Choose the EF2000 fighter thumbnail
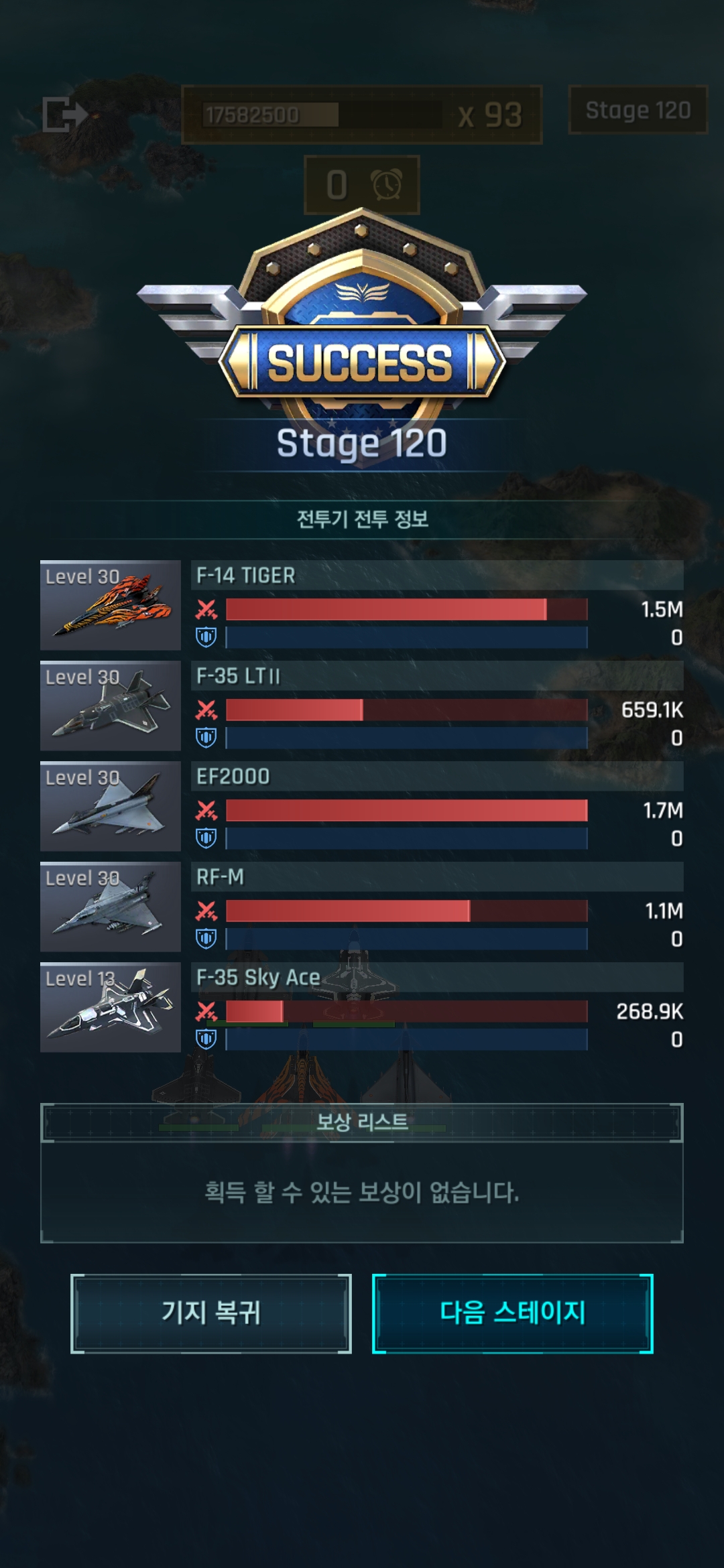 point(111,806)
